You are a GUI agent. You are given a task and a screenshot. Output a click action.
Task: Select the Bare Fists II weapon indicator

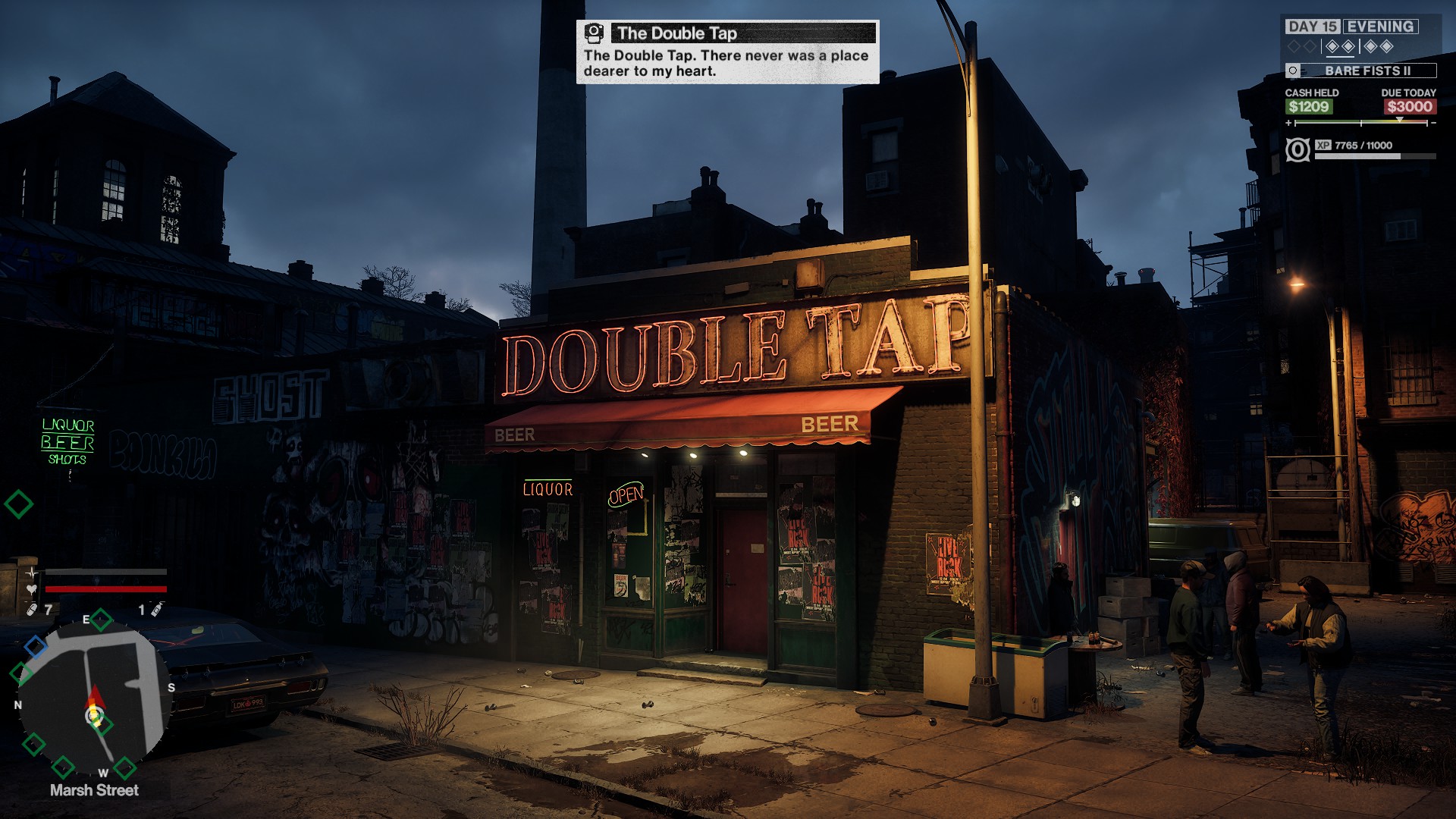(1361, 71)
